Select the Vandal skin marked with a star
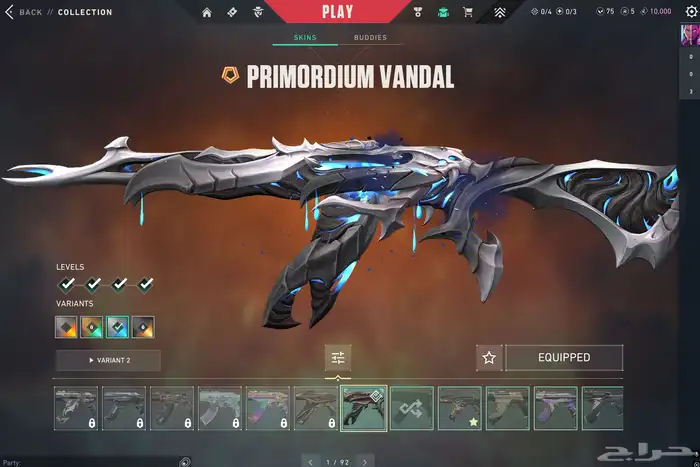The image size is (700, 467). pos(459,408)
